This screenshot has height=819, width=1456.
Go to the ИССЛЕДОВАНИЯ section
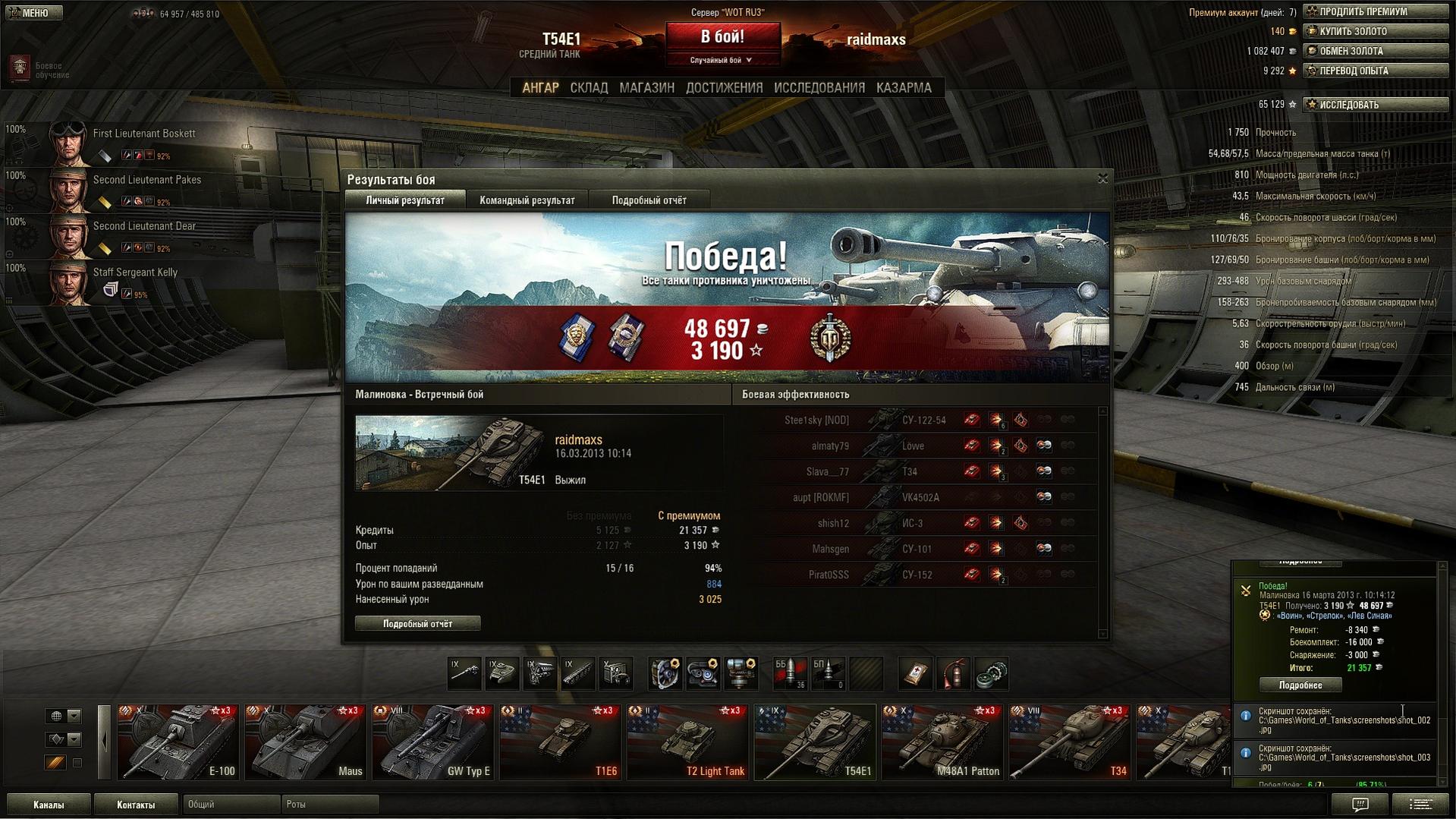(x=819, y=88)
